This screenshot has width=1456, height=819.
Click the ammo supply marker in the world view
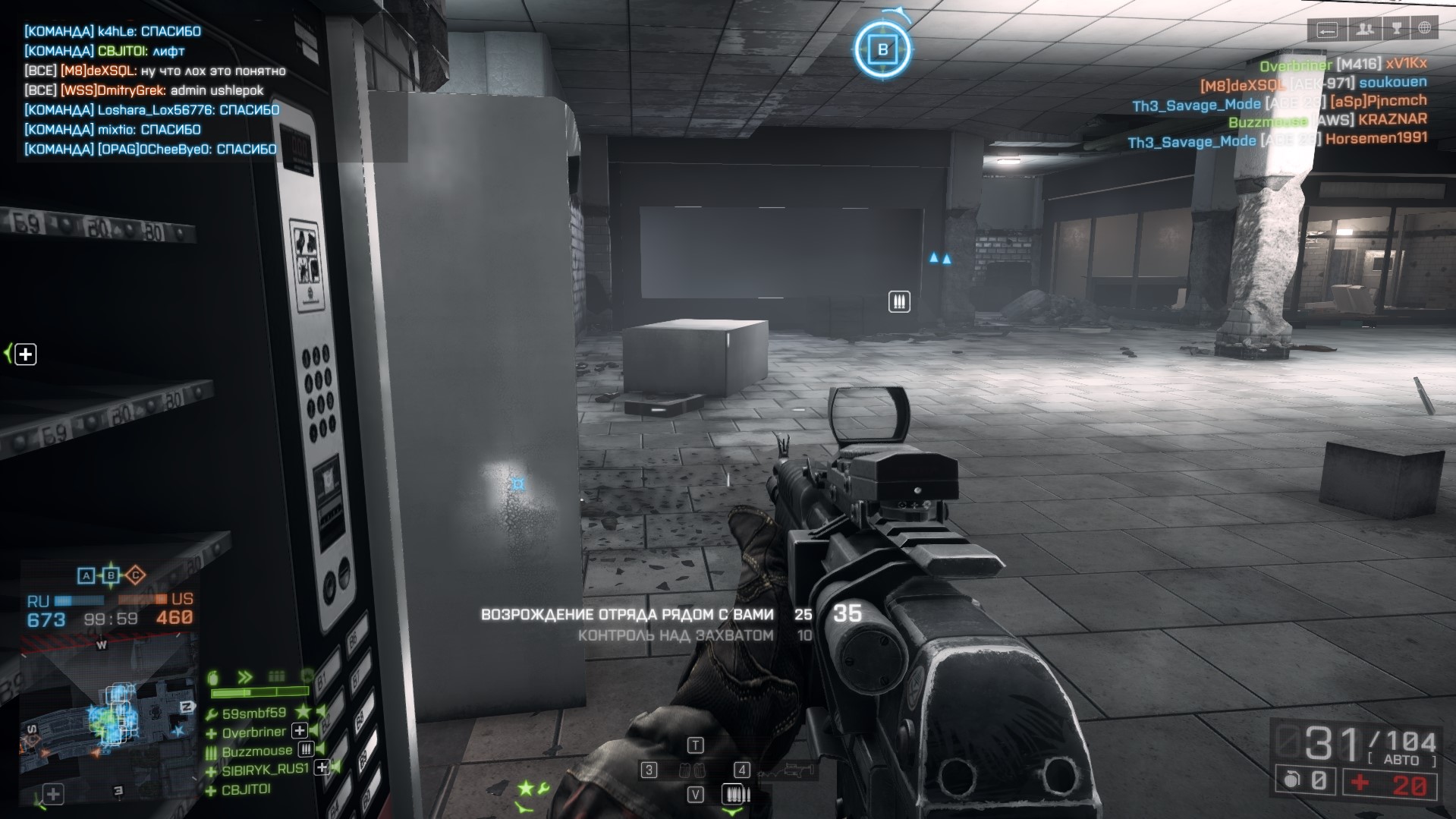click(899, 302)
